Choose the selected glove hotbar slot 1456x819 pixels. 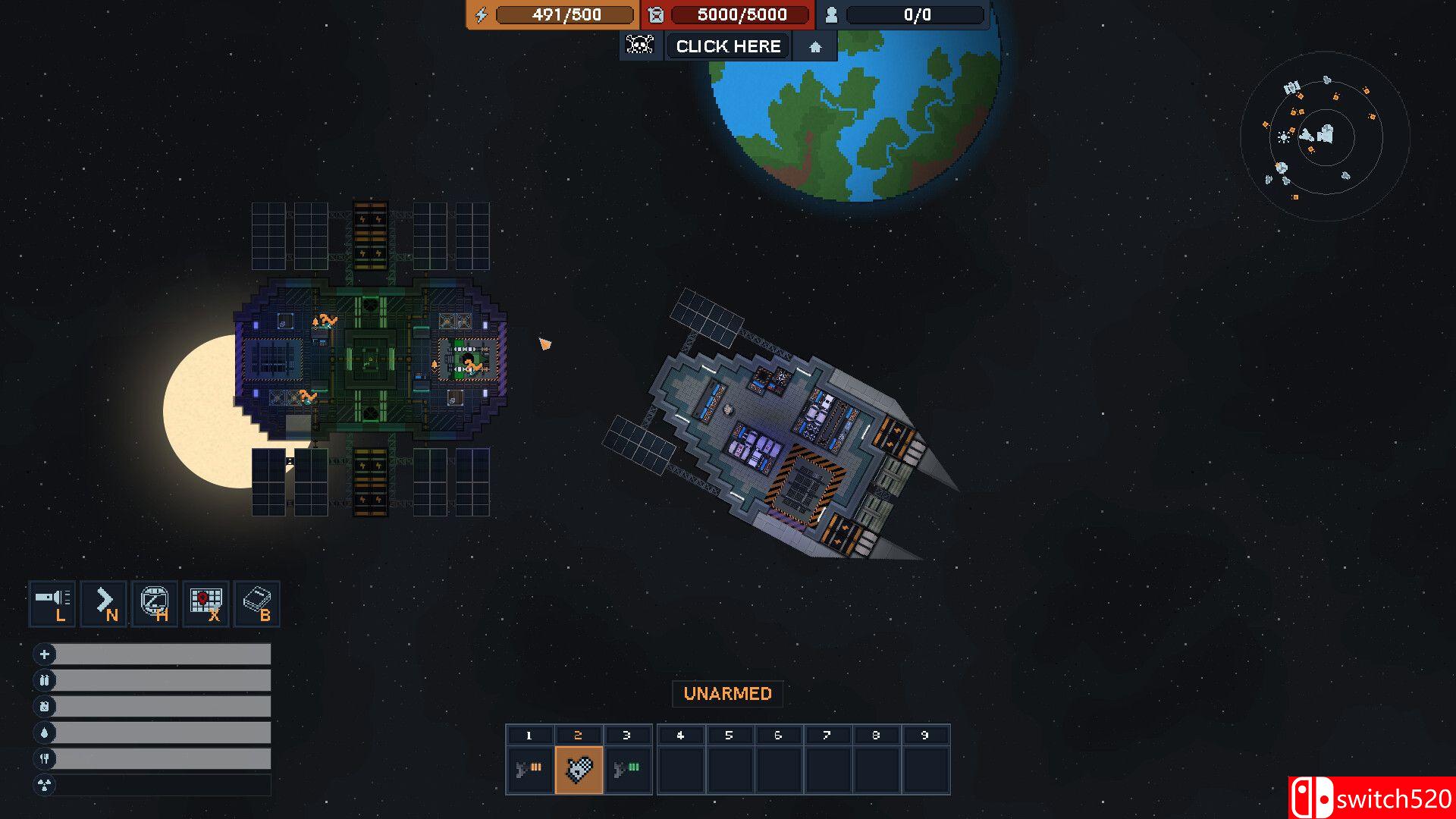click(579, 770)
